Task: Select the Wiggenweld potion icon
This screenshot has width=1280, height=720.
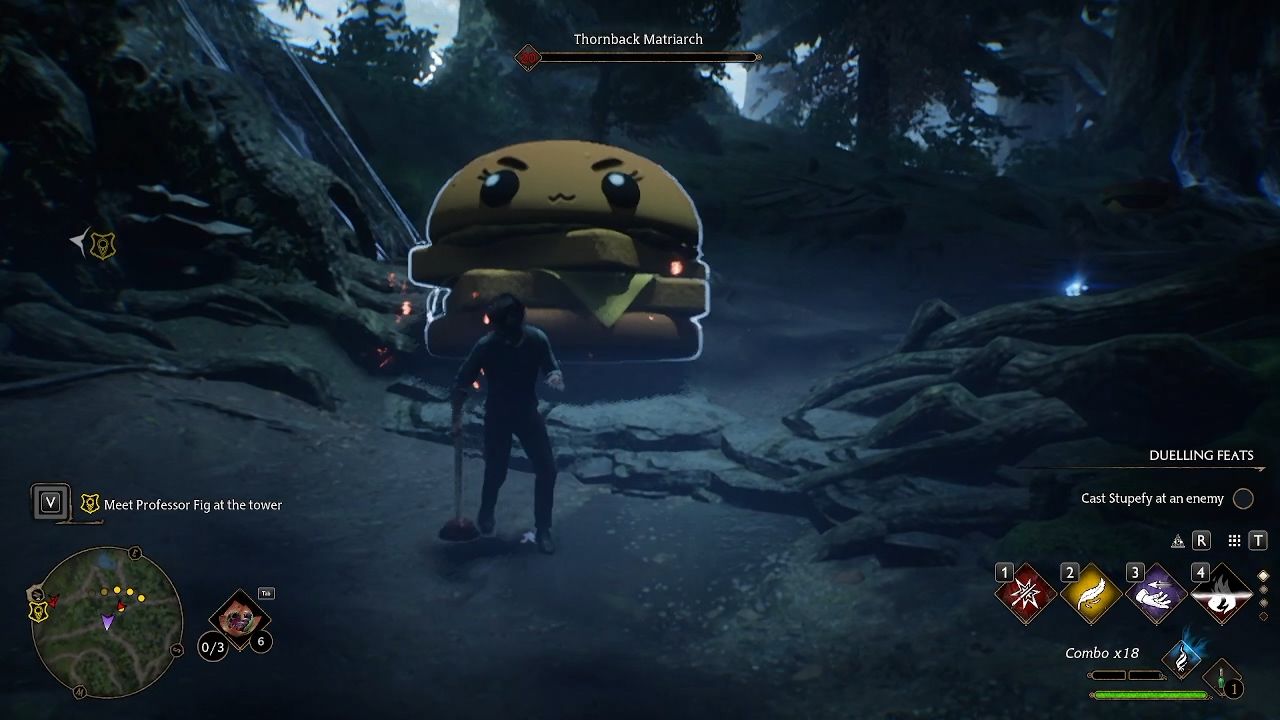Action: (x=1221, y=679)
